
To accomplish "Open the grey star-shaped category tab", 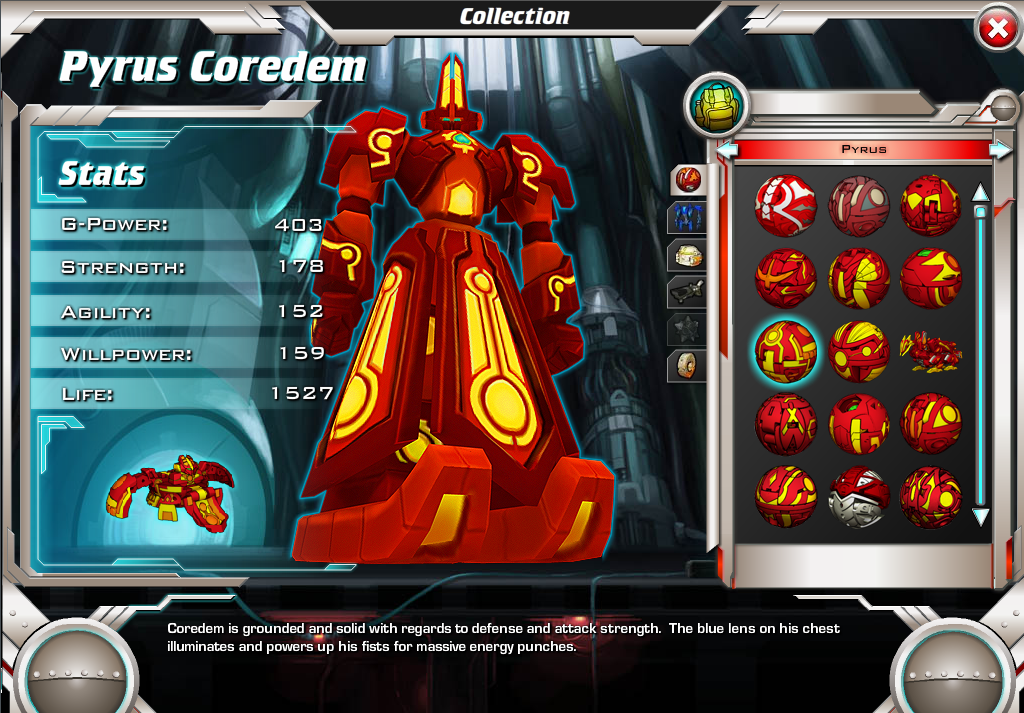I will point(688,328).
